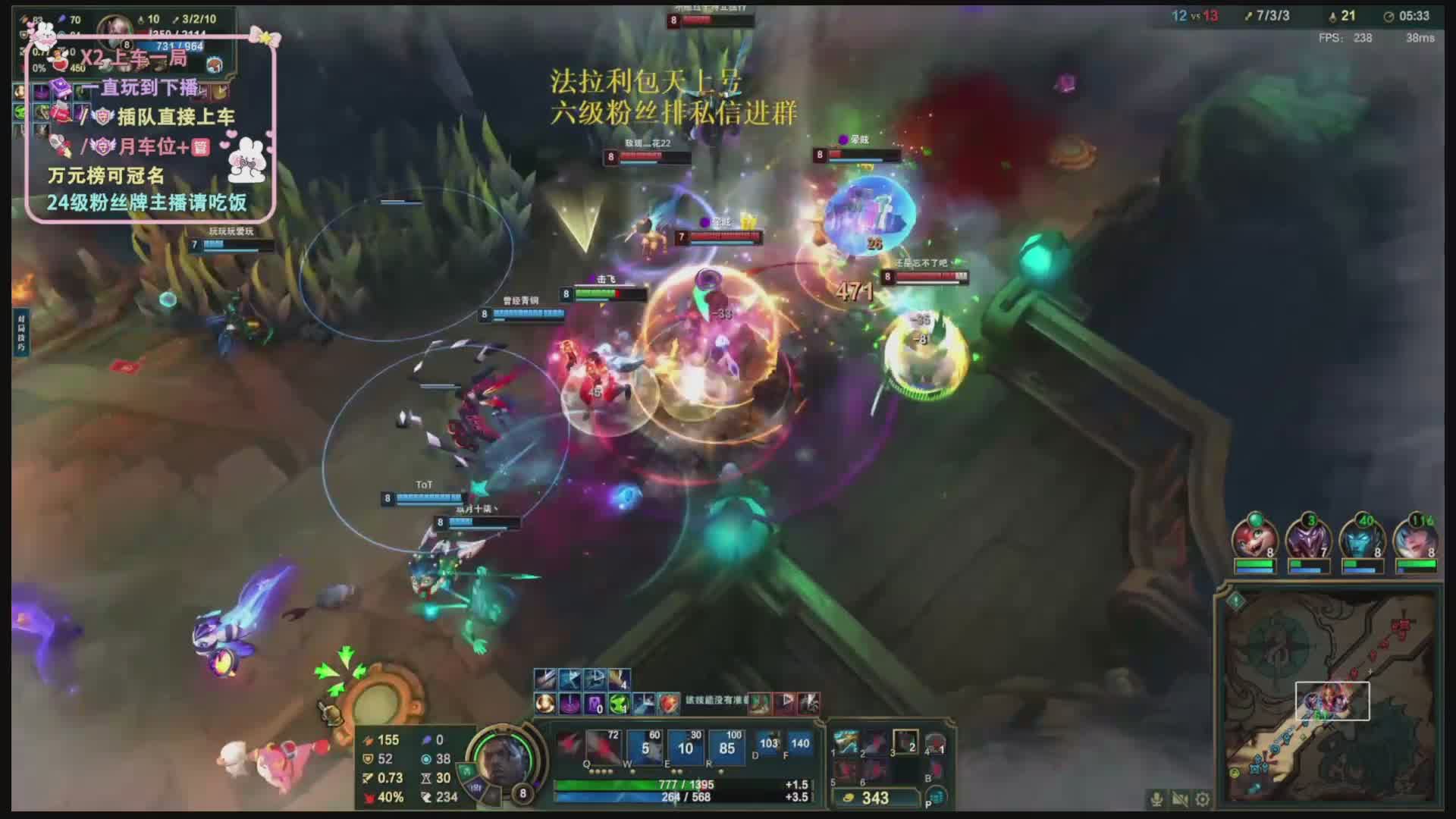
Task: Click the passive ability icon beside Q
Action: (568, 744)
